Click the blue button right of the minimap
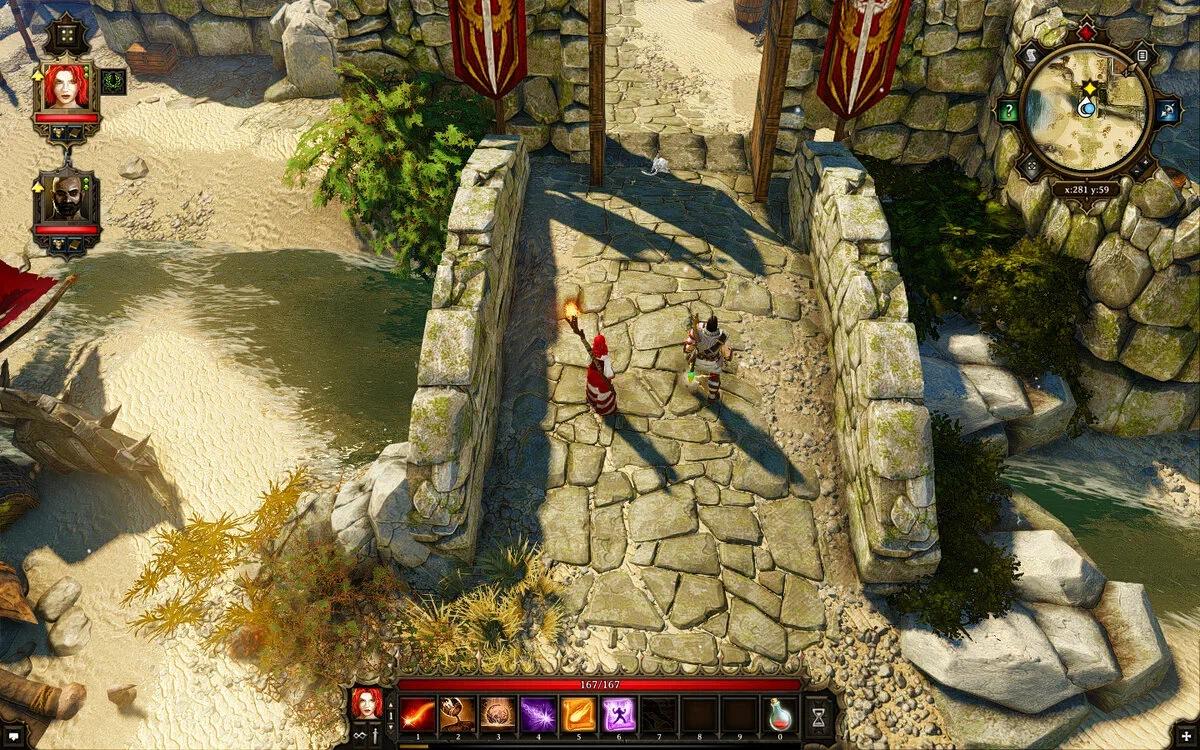 (x=1167, y=111)
